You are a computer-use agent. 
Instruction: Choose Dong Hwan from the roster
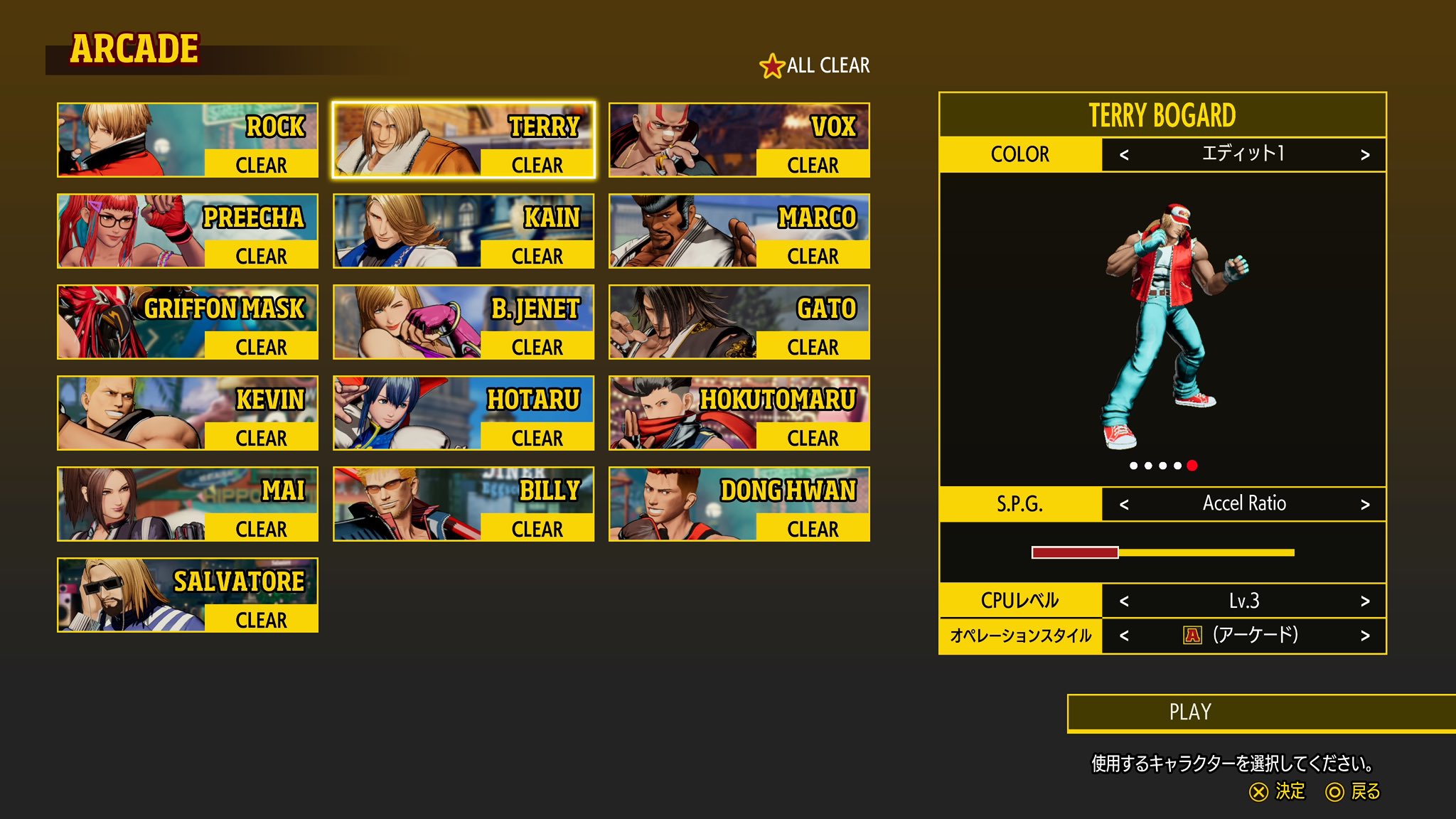[739, 504]
